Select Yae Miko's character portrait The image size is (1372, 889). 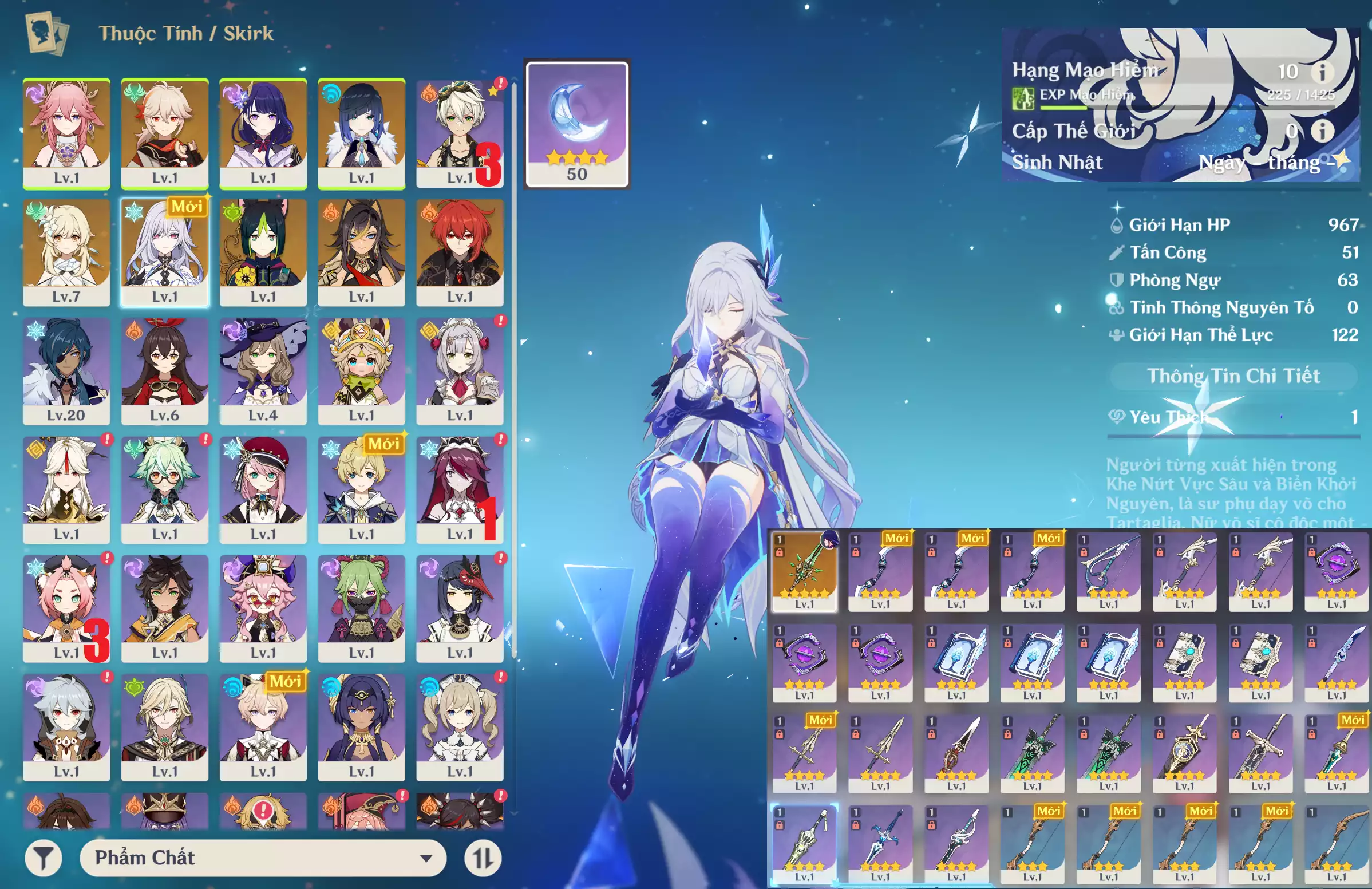66,133
